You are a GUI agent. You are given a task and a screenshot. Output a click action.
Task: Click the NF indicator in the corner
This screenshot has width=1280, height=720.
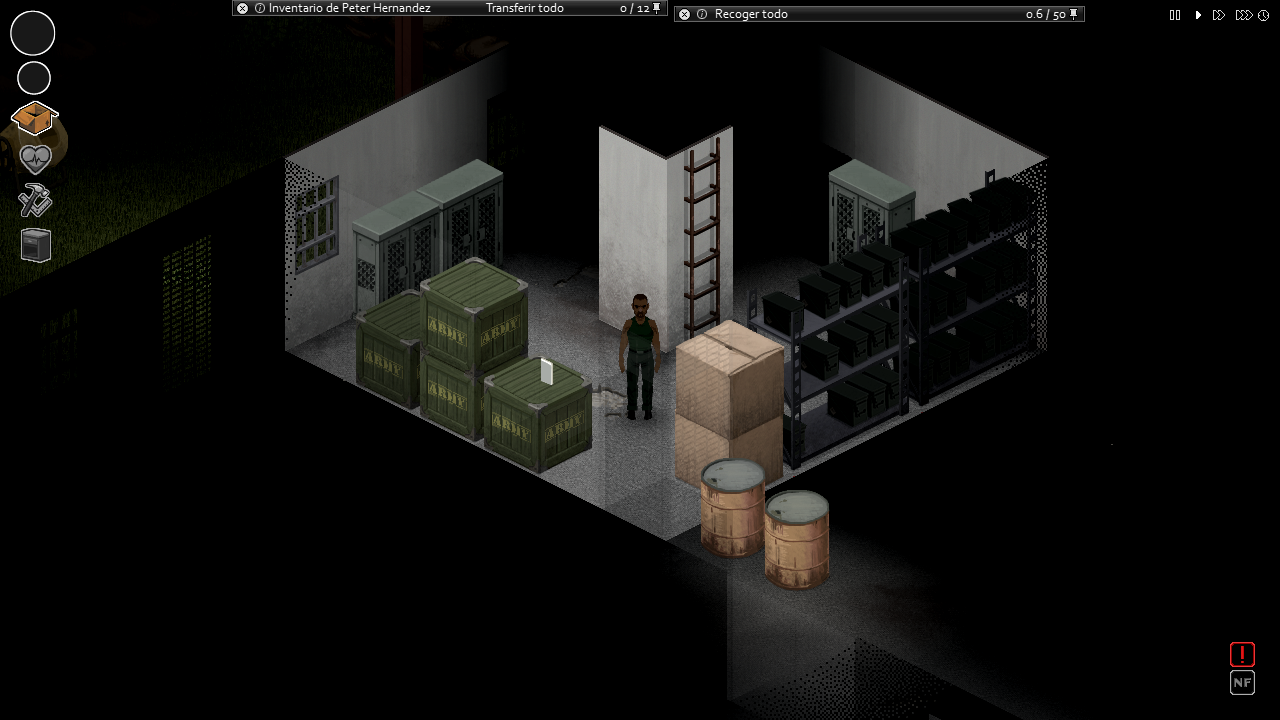pos(1242,683)
